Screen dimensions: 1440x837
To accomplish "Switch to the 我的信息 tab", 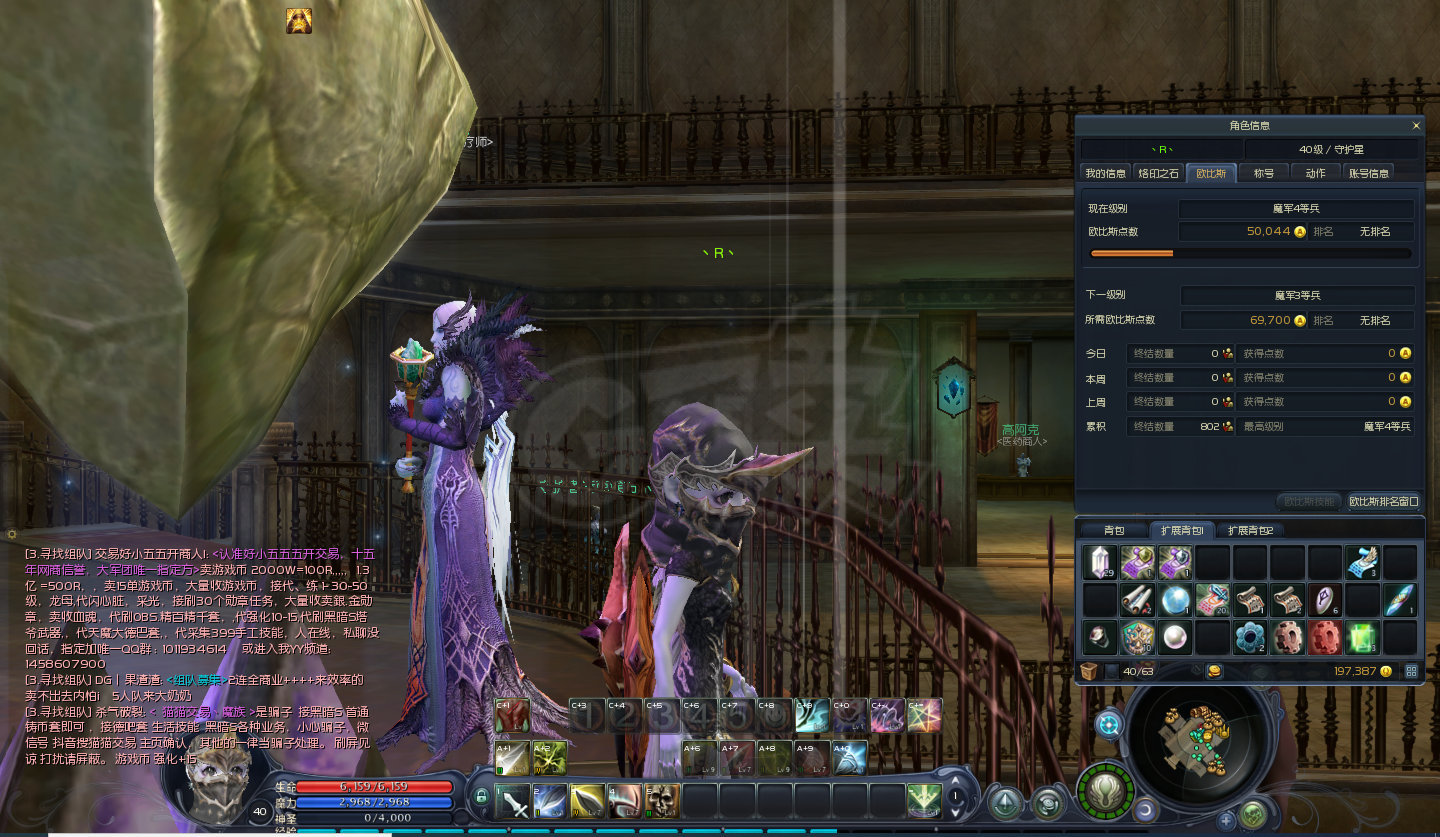I will (1106, 173).
